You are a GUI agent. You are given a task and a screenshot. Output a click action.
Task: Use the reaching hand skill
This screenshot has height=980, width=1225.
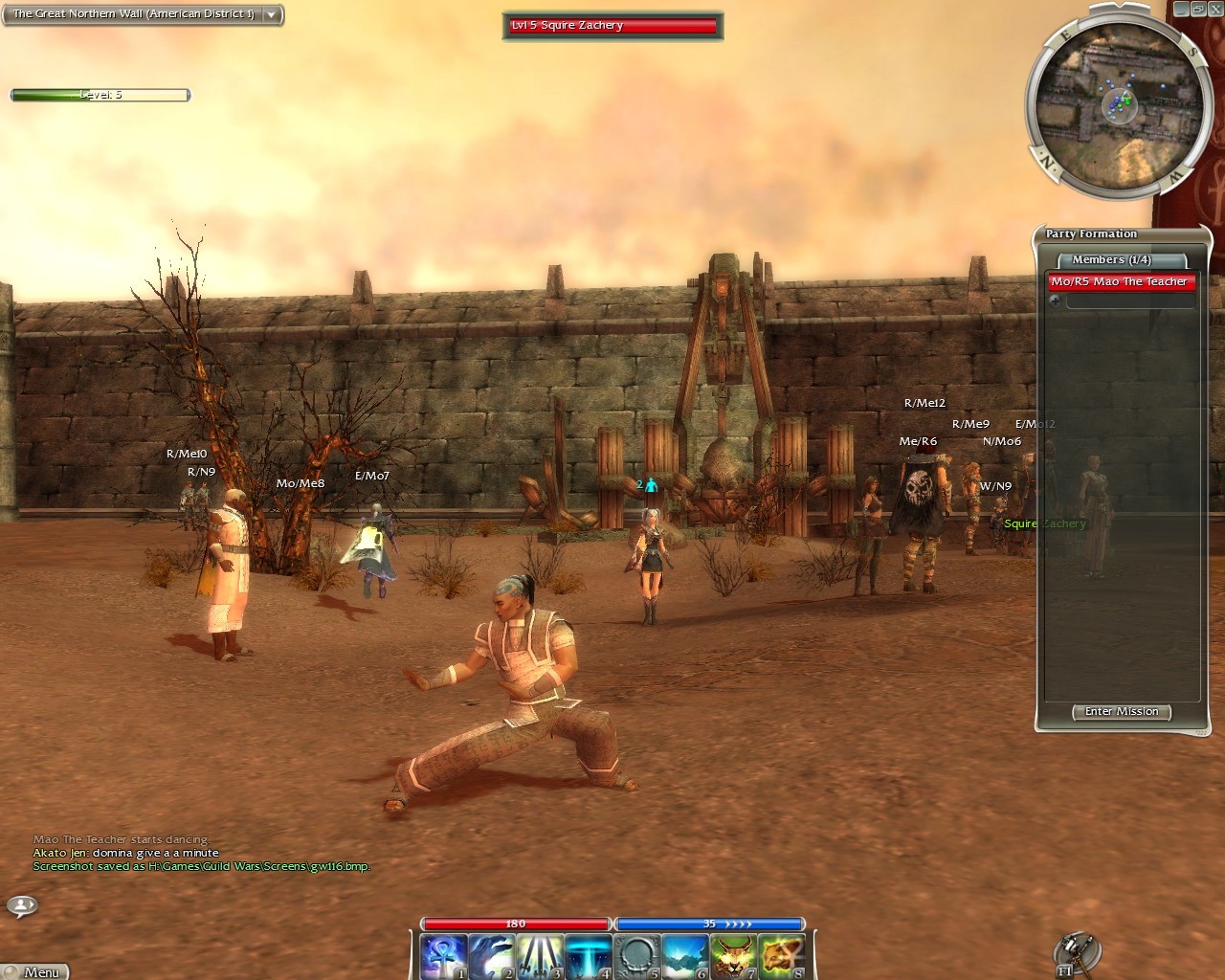(x=492, y=956)
